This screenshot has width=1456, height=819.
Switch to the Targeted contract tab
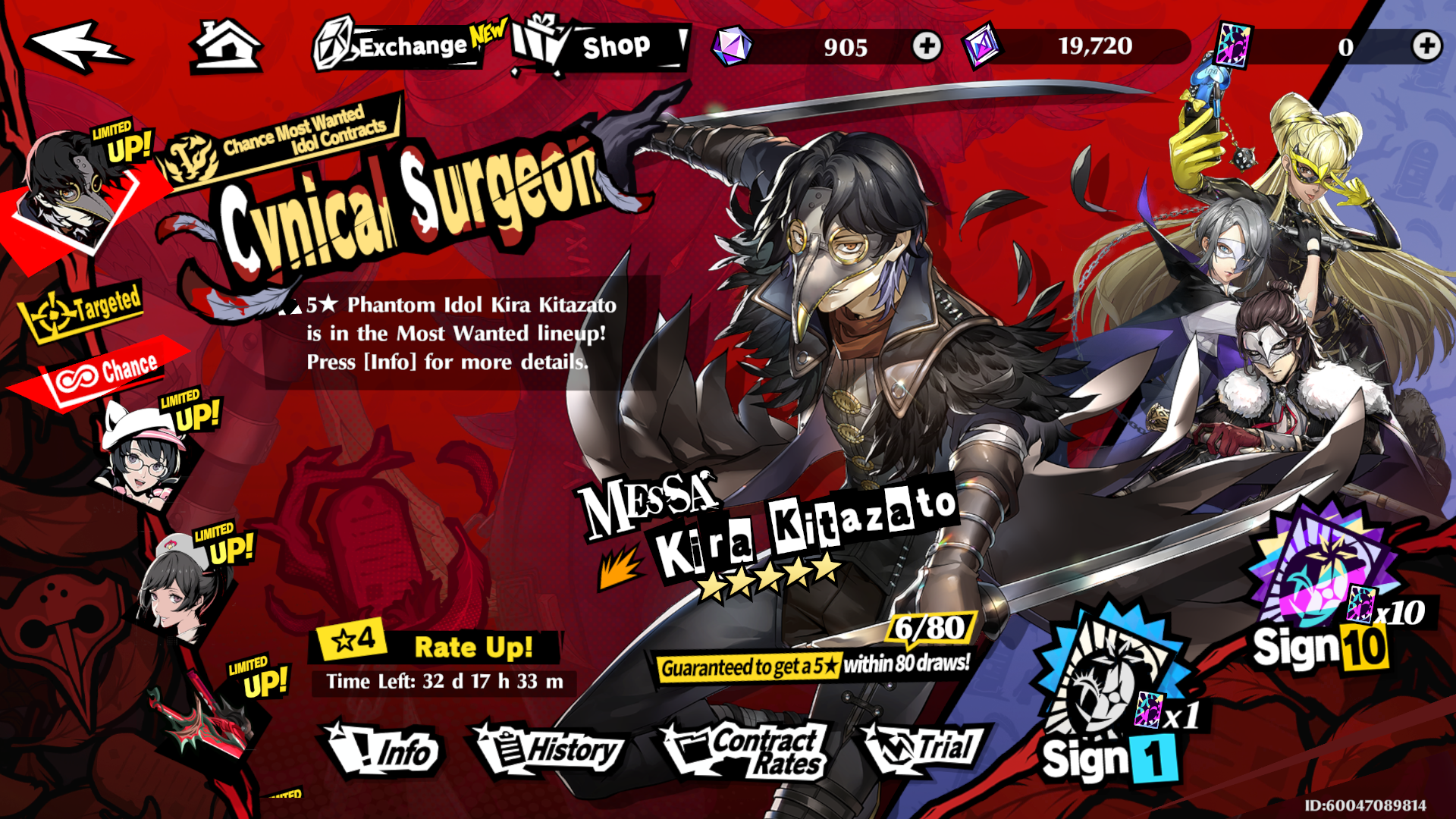point(83,309)
